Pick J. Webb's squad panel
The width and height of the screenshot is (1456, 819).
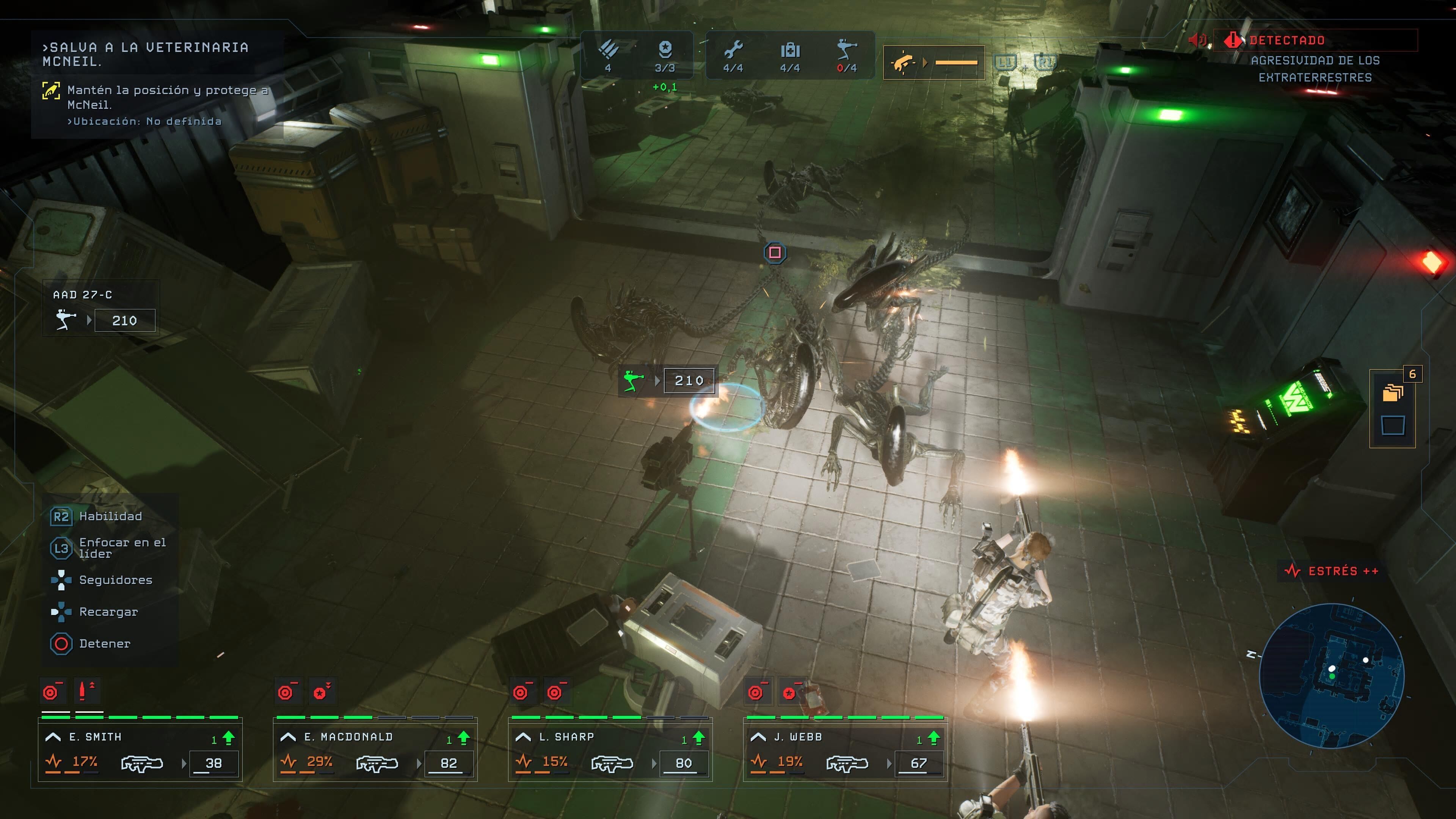coord(846,750)
